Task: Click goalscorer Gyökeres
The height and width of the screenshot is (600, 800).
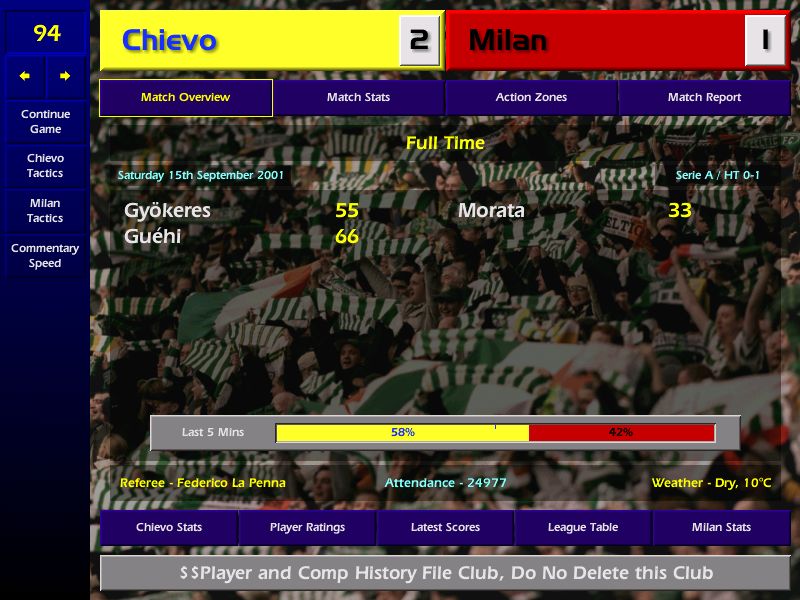Action: pyautogui.click(x=168, y=211)
